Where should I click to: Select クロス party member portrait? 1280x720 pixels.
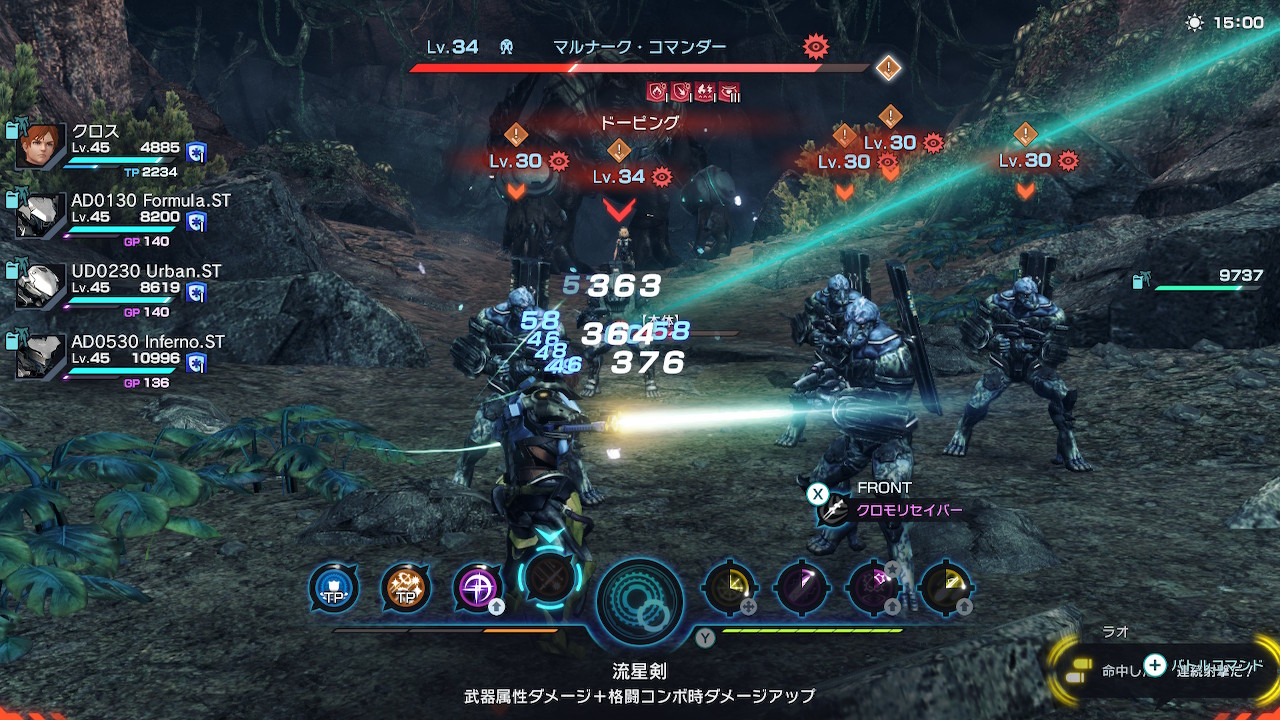click(x=41, y=146)
